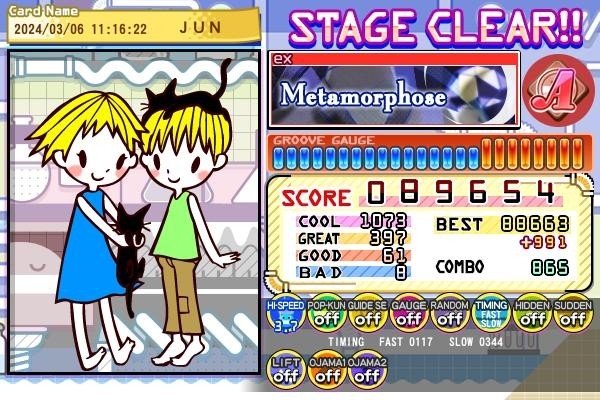
Task: Toggle the OJAMA2 option
Action: point(367,371)
